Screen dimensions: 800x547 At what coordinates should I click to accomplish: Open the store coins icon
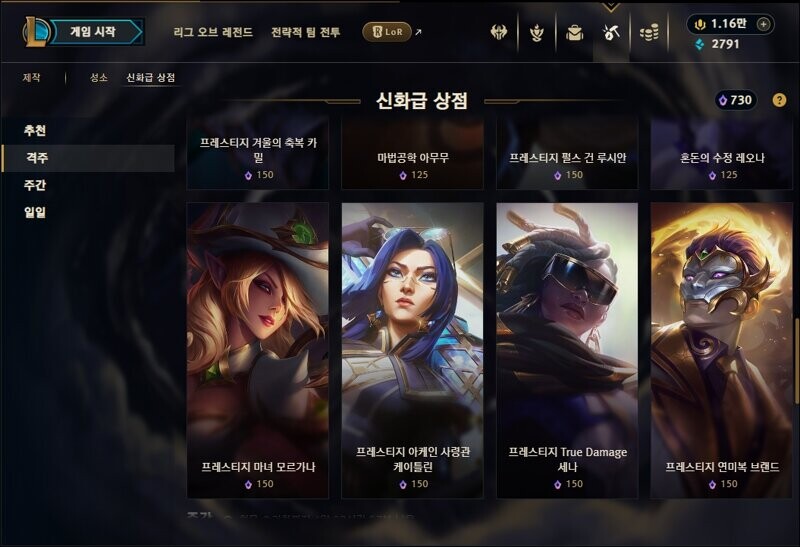point(649,33)
